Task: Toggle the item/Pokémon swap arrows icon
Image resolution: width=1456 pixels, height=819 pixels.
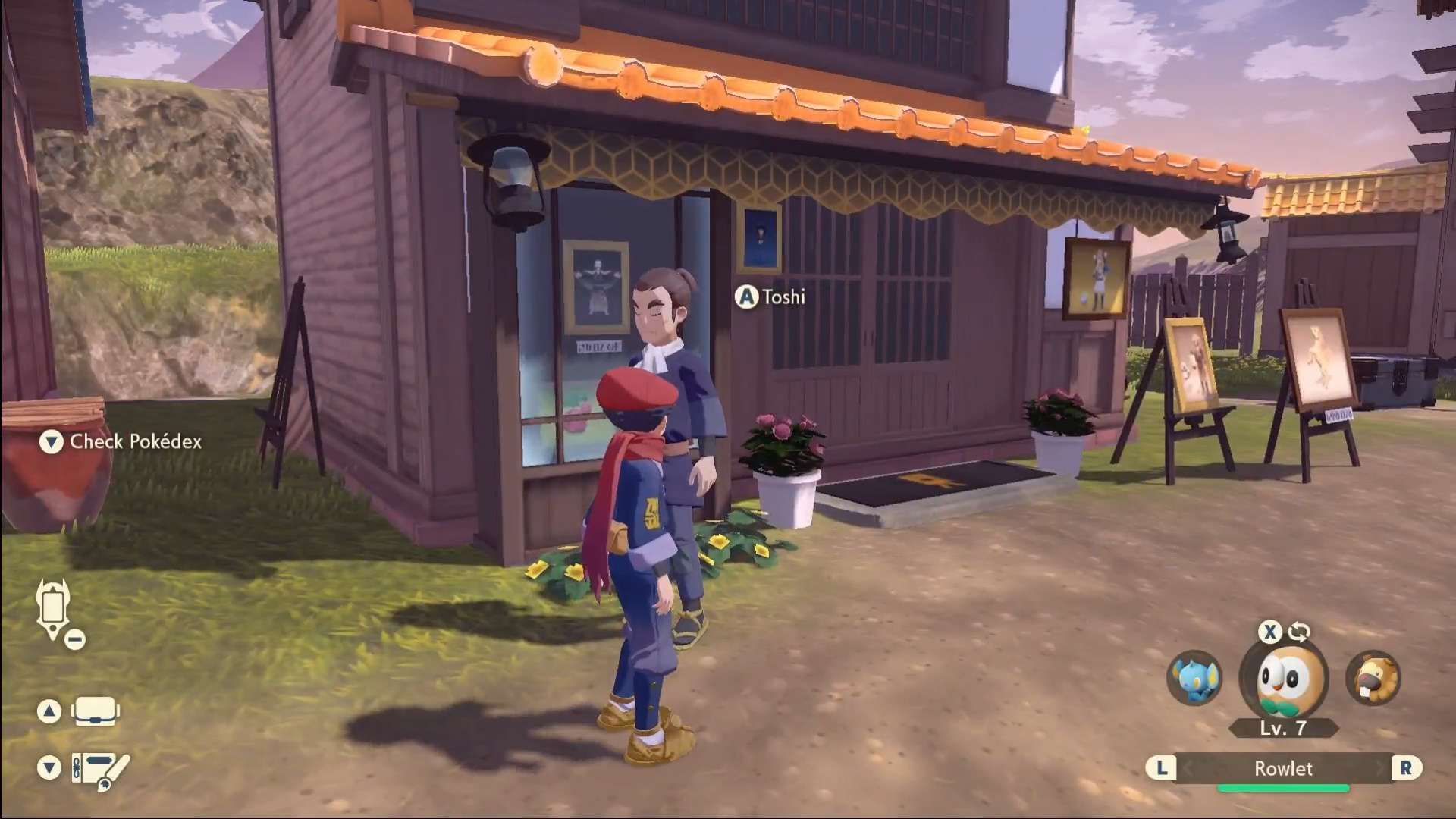Action: click(1299, 631)
